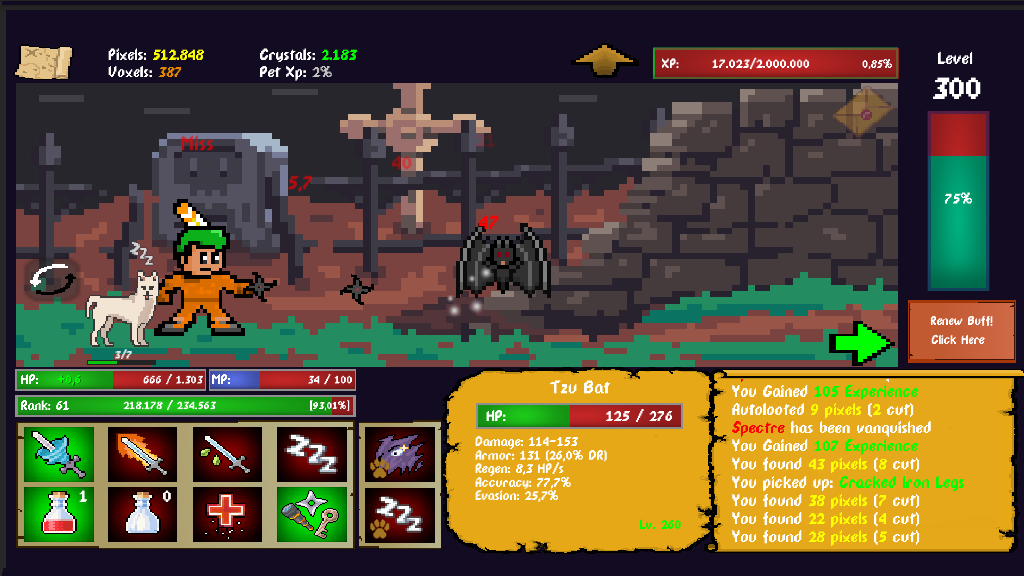Drink the red health potion
The height and width of the screenshot is (576, 1024).
(x=58, y=513)
